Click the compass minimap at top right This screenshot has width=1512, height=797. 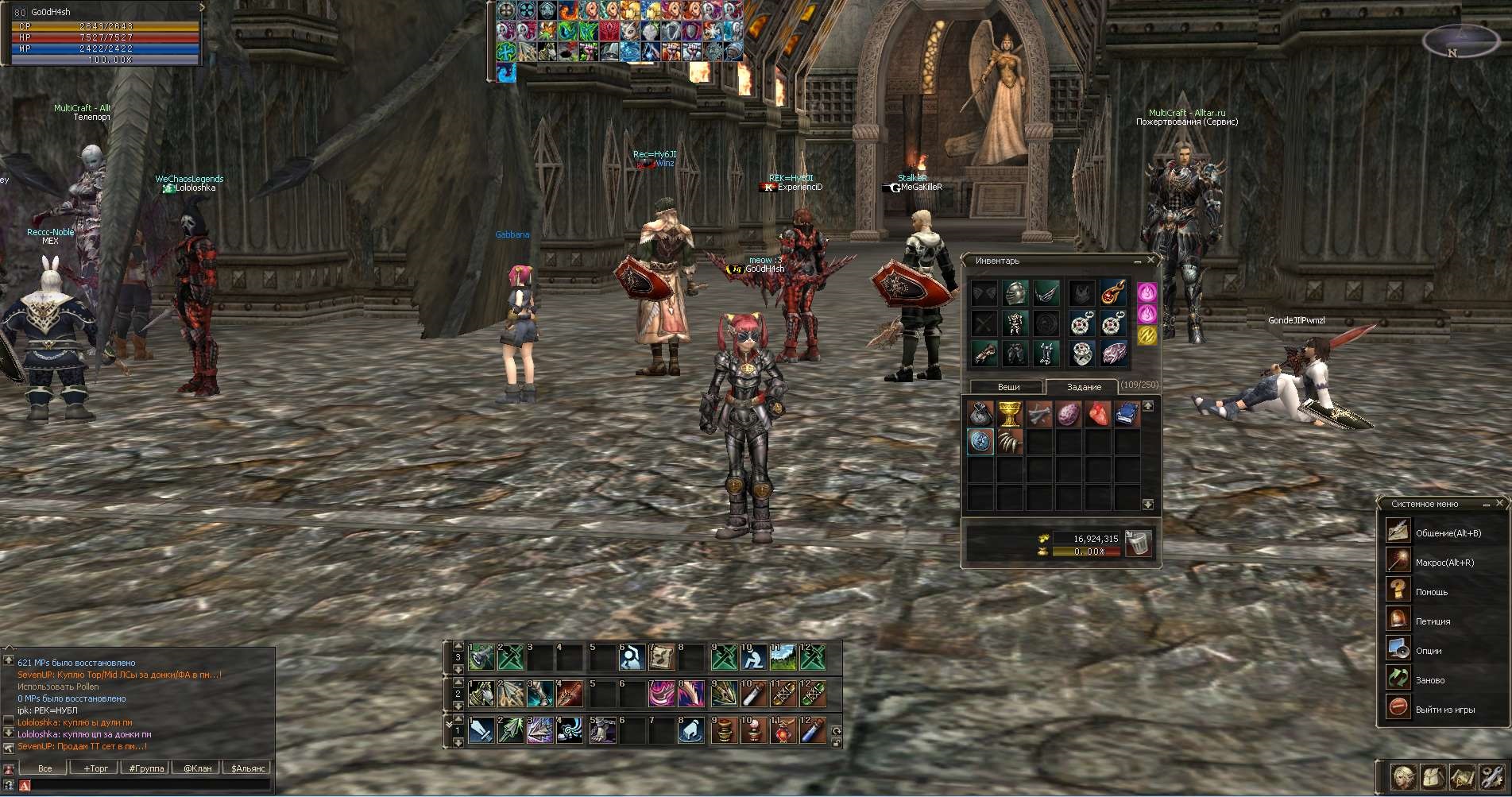click(x=1460, y=41)
